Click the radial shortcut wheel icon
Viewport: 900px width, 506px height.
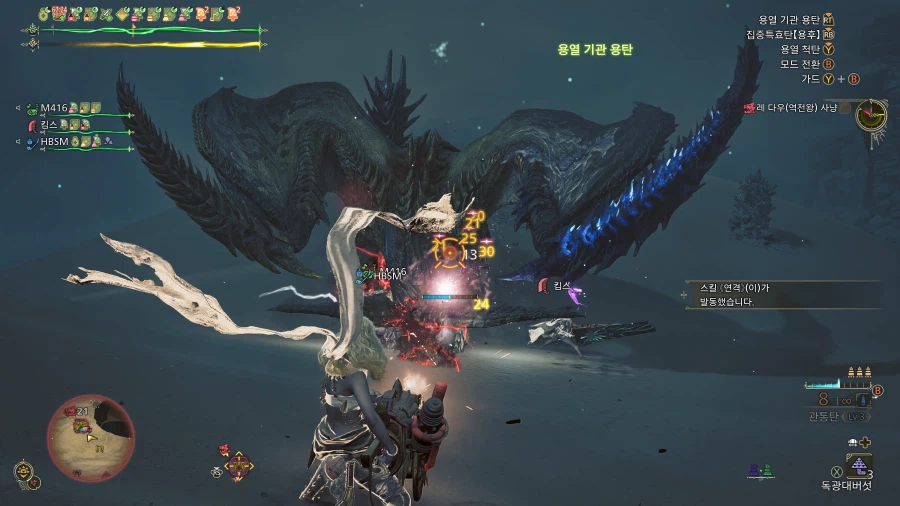[239, 464]
